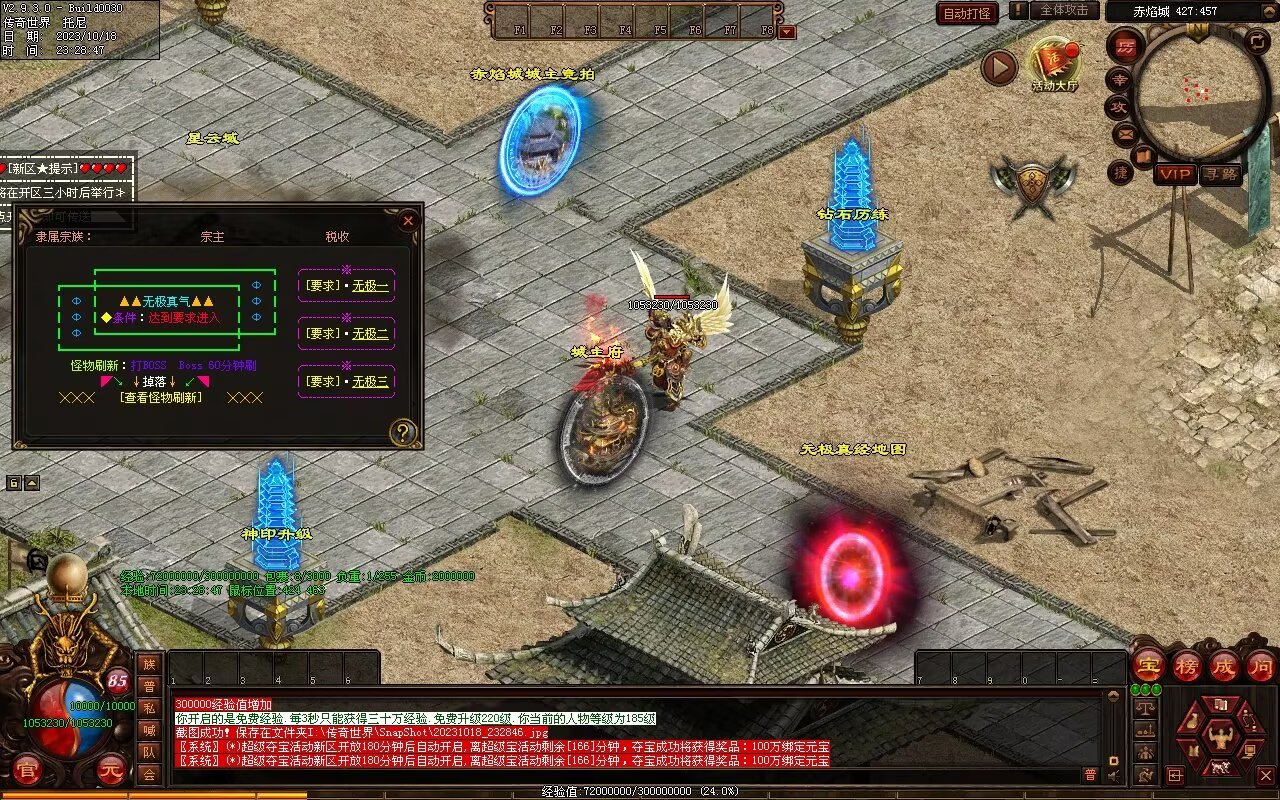Open the 宝 treasure round button
This screenshot has height=800, width=1280.
[1148, 665]
